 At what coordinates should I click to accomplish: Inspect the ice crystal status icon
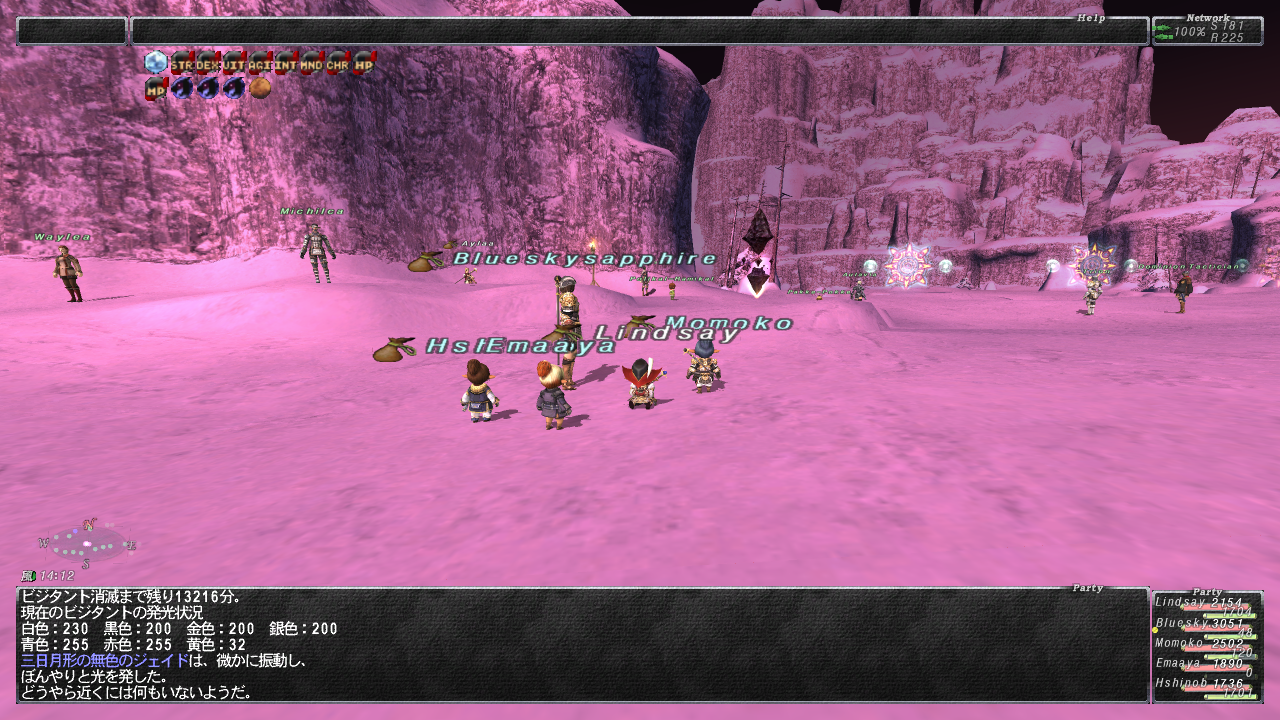click(156, 63)
